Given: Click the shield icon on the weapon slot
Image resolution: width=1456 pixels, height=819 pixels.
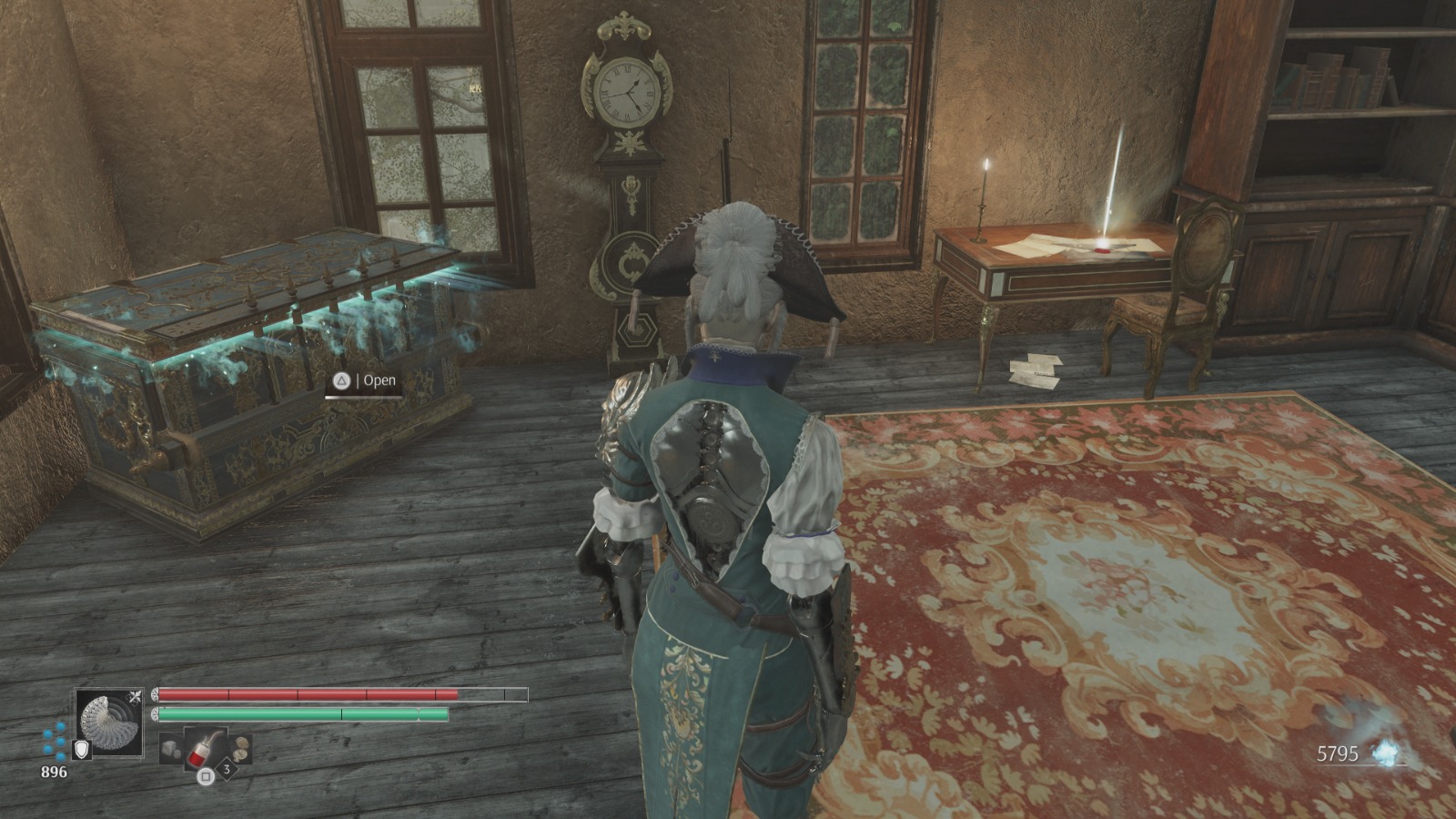Looking at the screenshot, I should coord(82,750).
